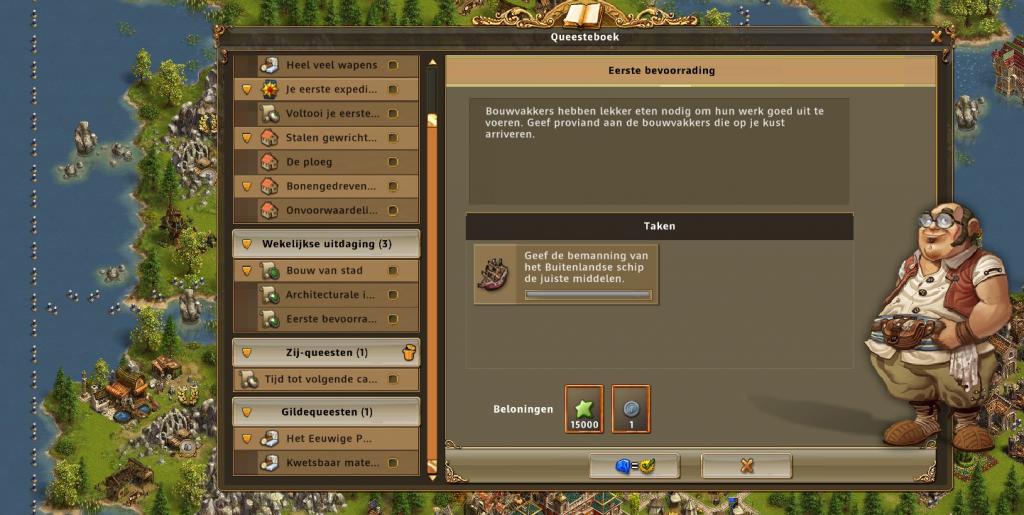Open the 'Bonengedreven...' quest
The width and height of the screenshot is (1024, 515).
pyautogui.click(x=331, y=186)
